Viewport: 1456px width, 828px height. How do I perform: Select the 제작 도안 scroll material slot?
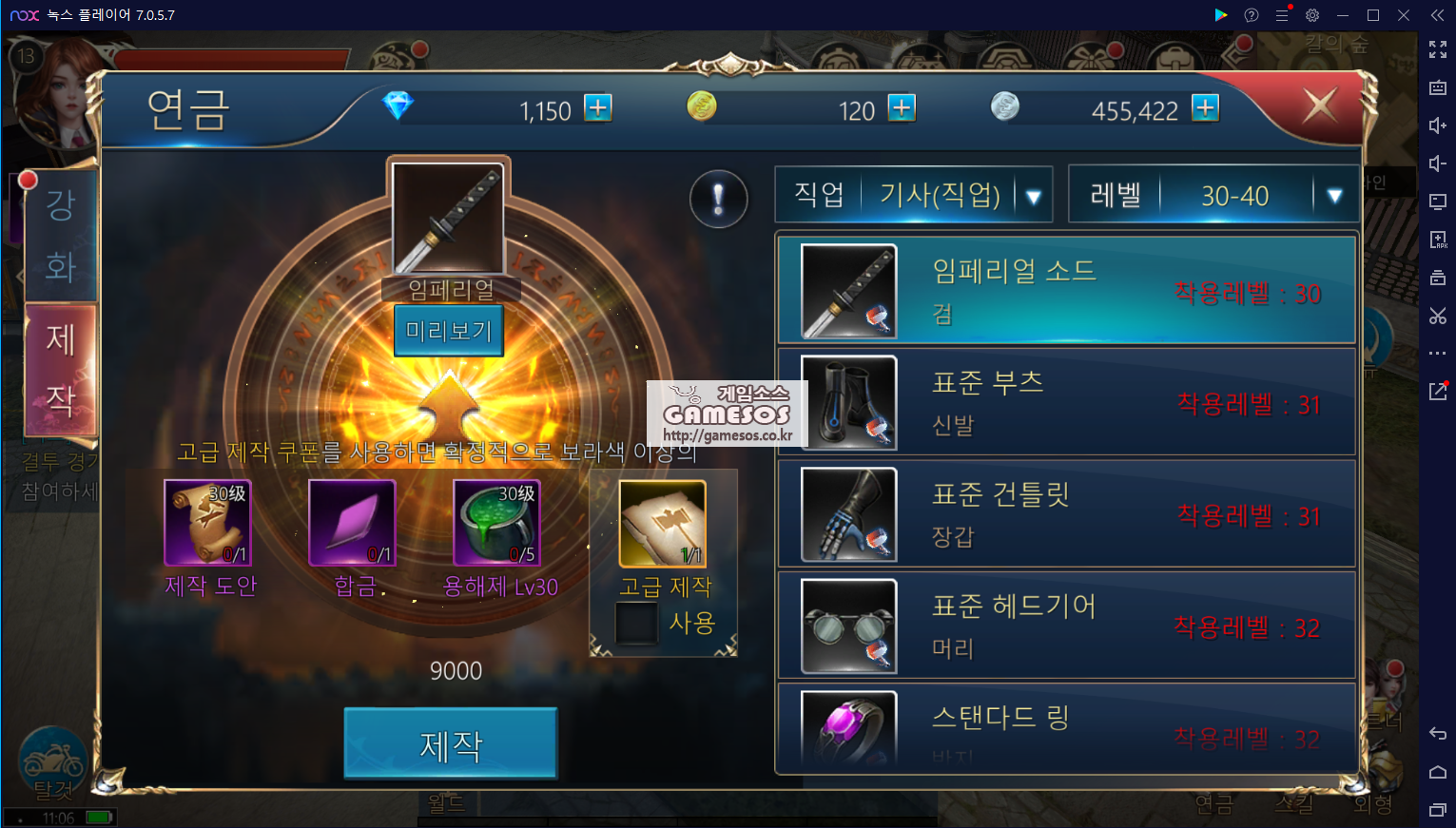click(207, 523)
